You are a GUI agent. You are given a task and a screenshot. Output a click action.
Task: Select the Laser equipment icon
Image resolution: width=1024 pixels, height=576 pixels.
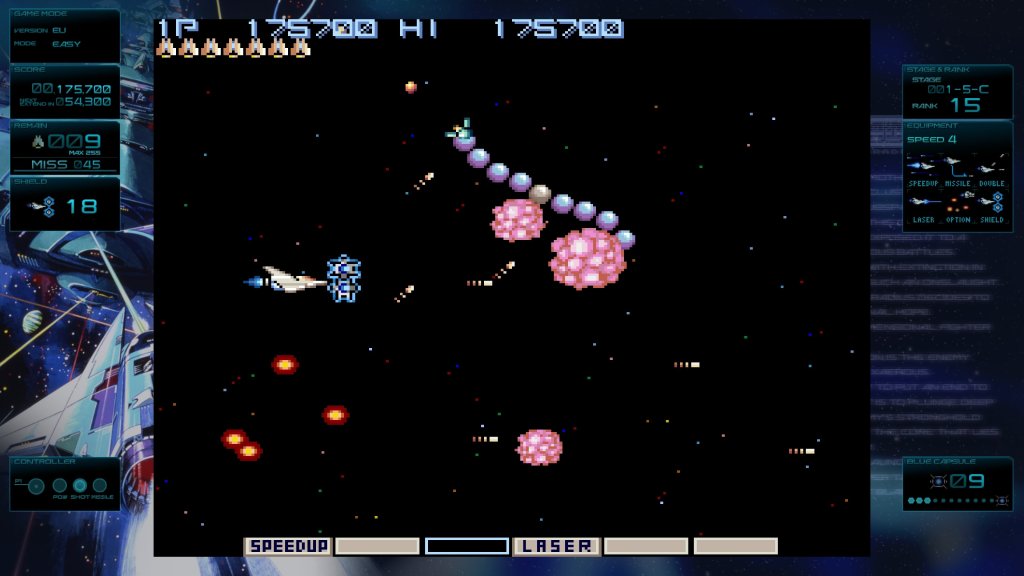coord(922,200)
